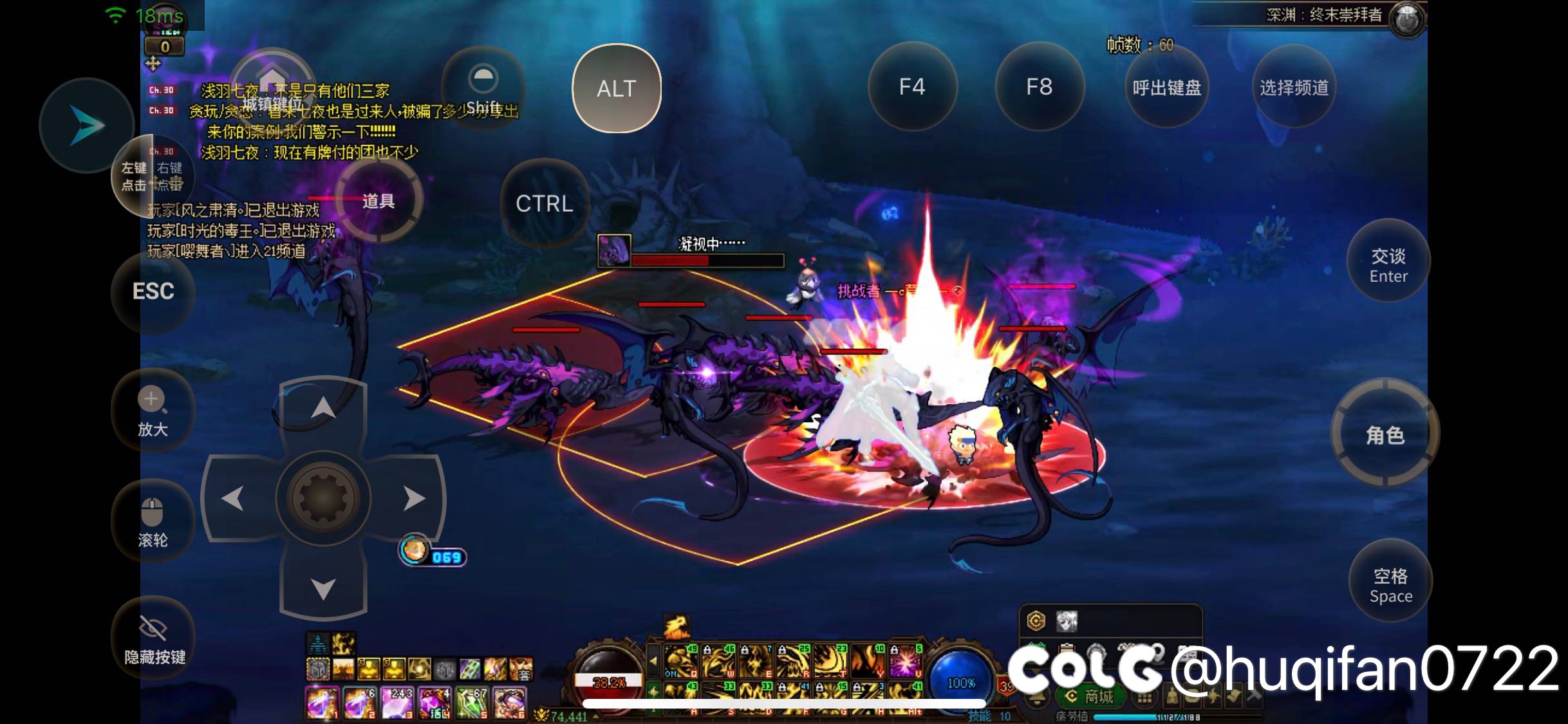Move up with the D-pad up arrow

(x=323, y=408)
